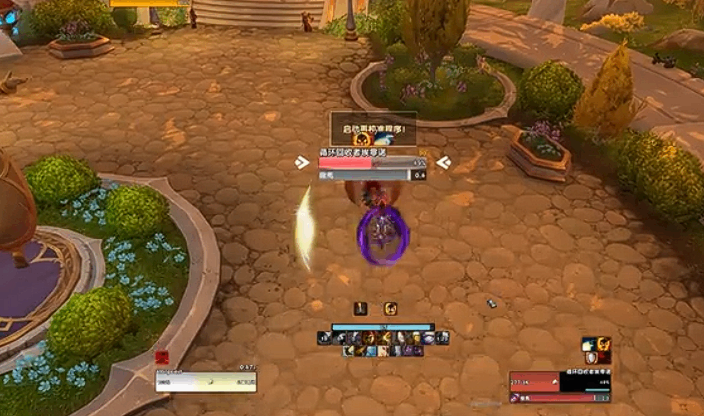Click the white blade buff icon above resource bar
This screenshot has height=416, width=704.
tap(361, 308)
